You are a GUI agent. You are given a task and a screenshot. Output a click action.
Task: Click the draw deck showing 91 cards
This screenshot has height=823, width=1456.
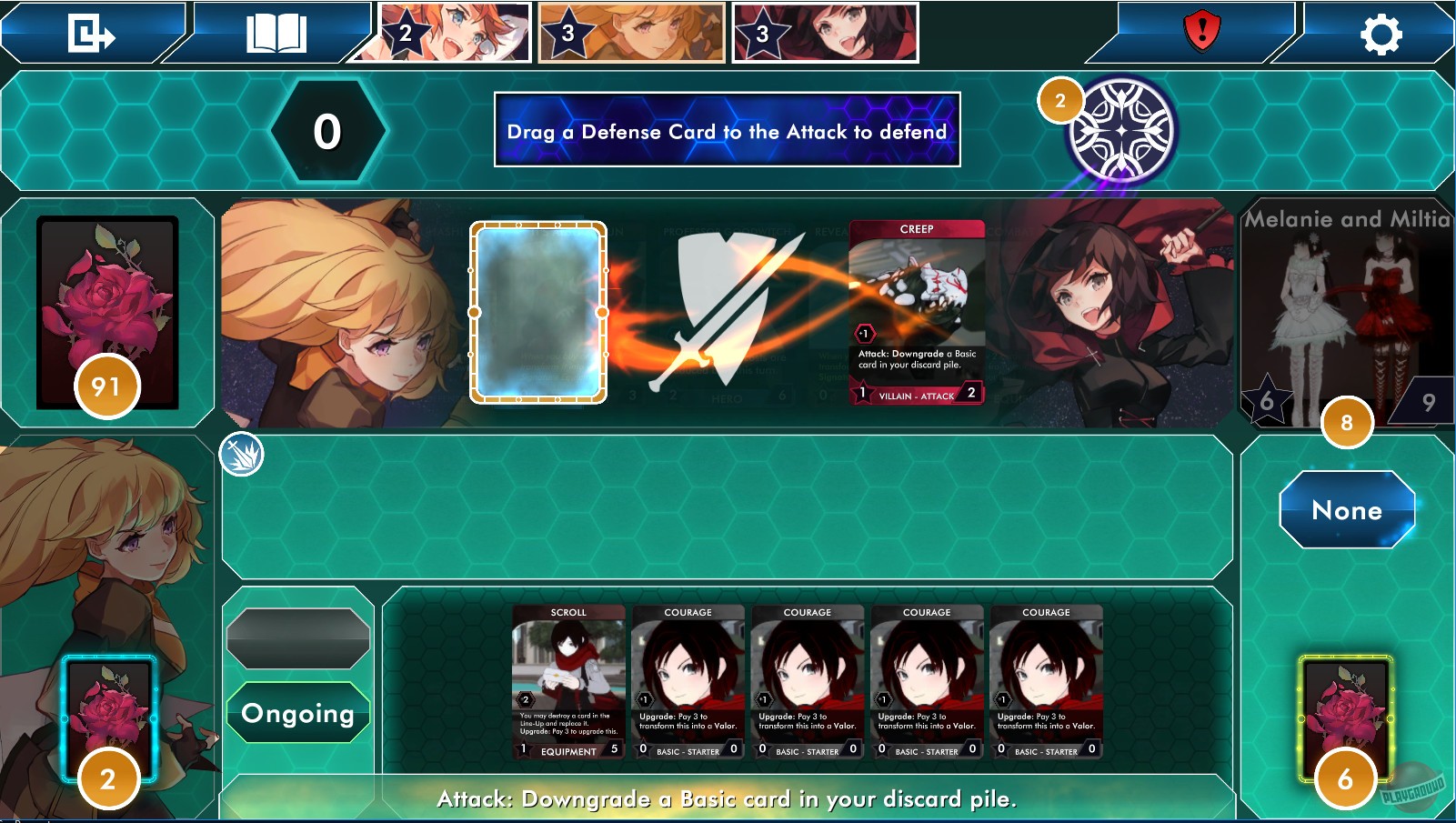coord(106,309)
